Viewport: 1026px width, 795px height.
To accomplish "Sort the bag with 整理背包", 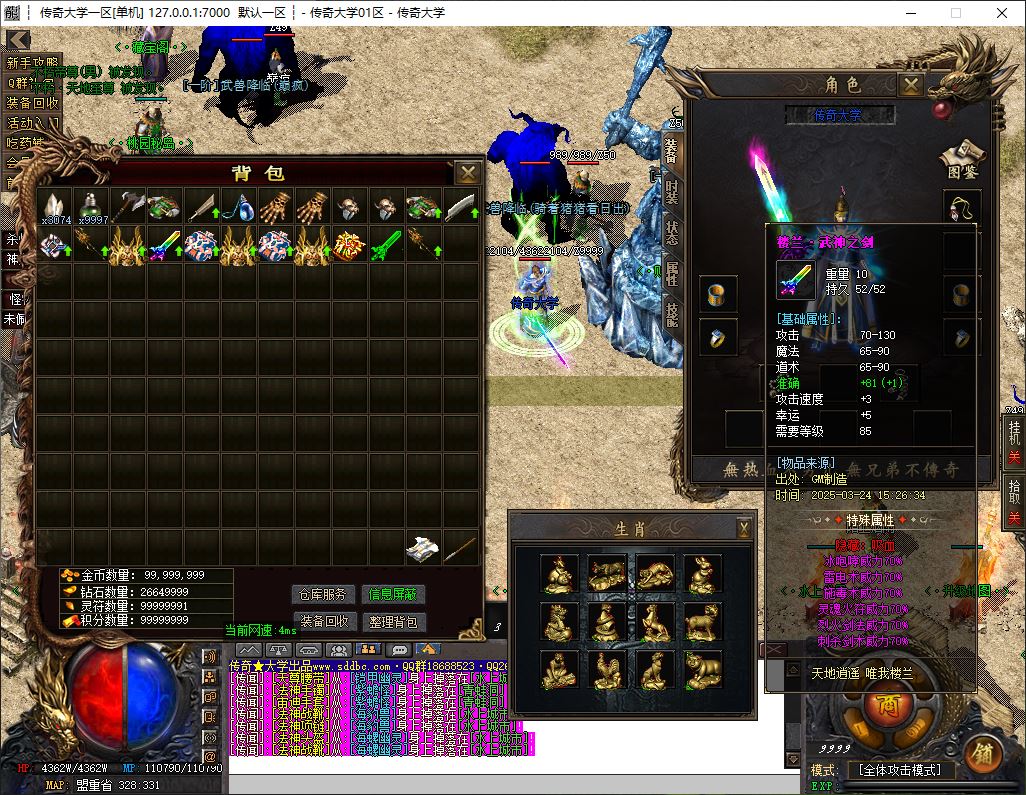I will (x=391, y=621).
